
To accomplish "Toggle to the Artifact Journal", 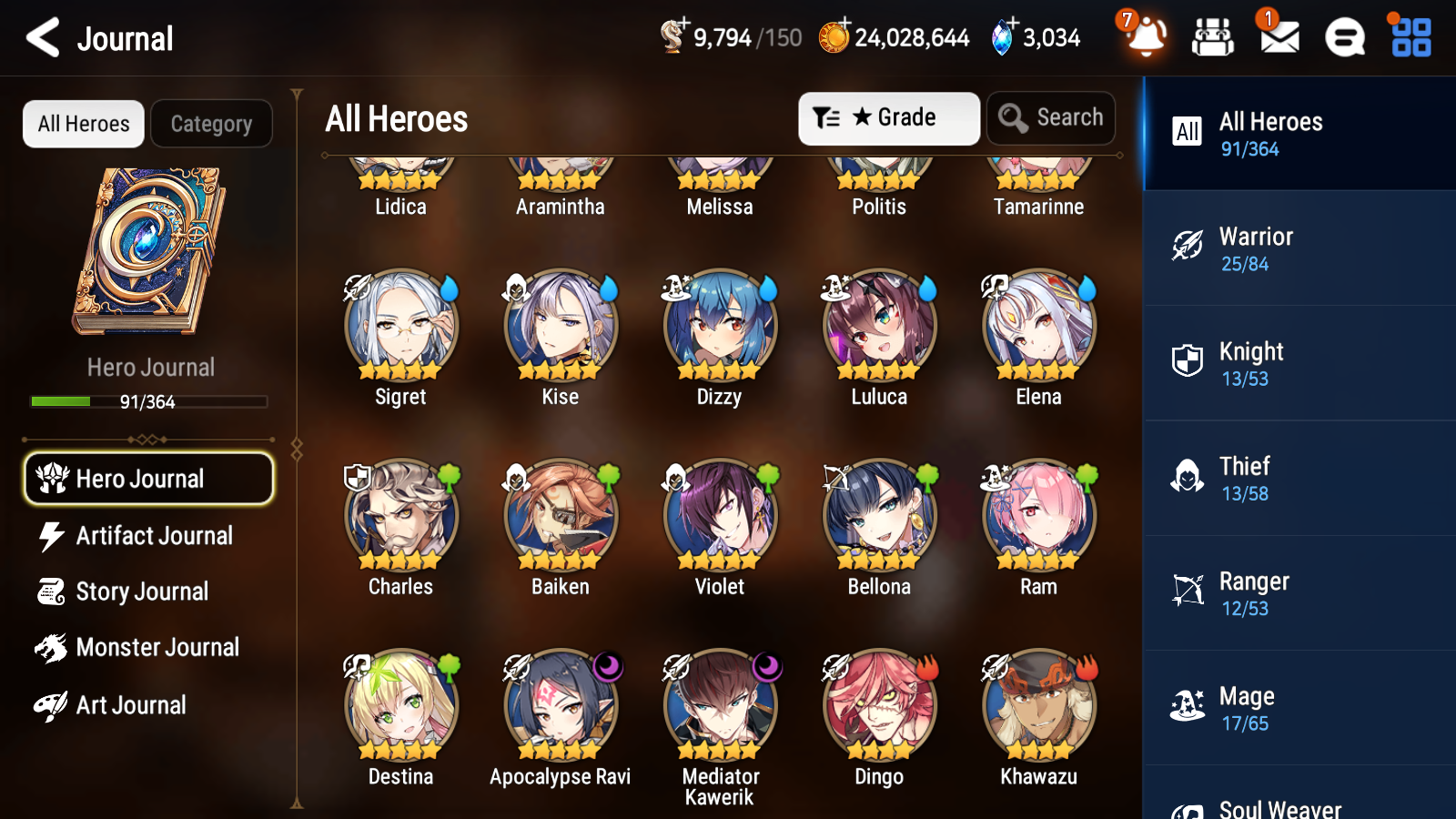I will click(x=155, y=536).
